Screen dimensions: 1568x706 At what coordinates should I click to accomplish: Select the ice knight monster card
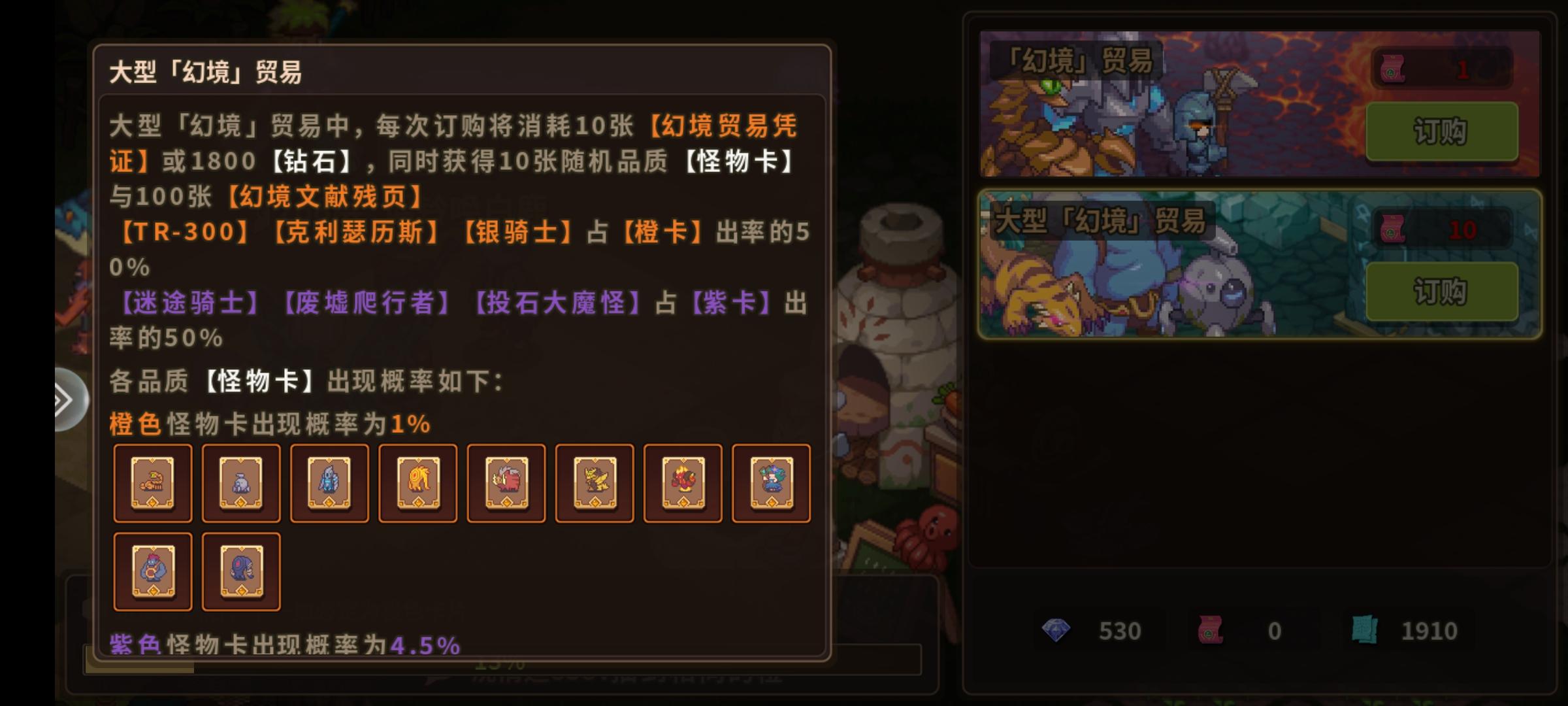pyautogui.click(x=329, y=483)
